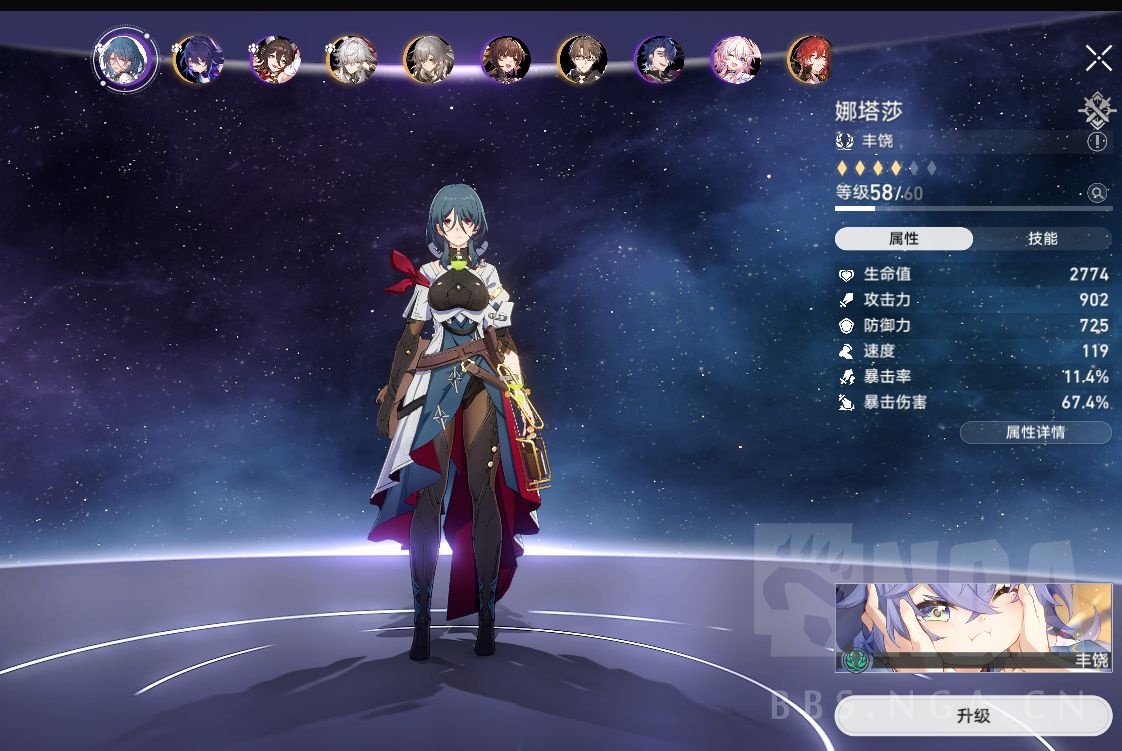Pick the gray-haired Trailblazer portrait

(428, 59)
